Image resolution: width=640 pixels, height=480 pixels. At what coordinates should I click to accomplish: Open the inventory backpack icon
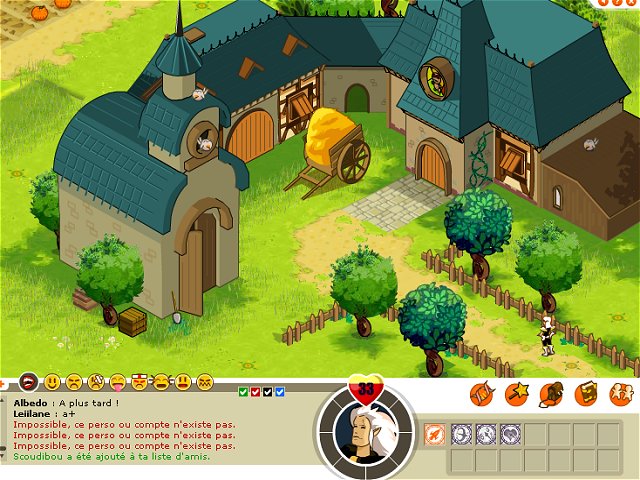tap(551, 394)
